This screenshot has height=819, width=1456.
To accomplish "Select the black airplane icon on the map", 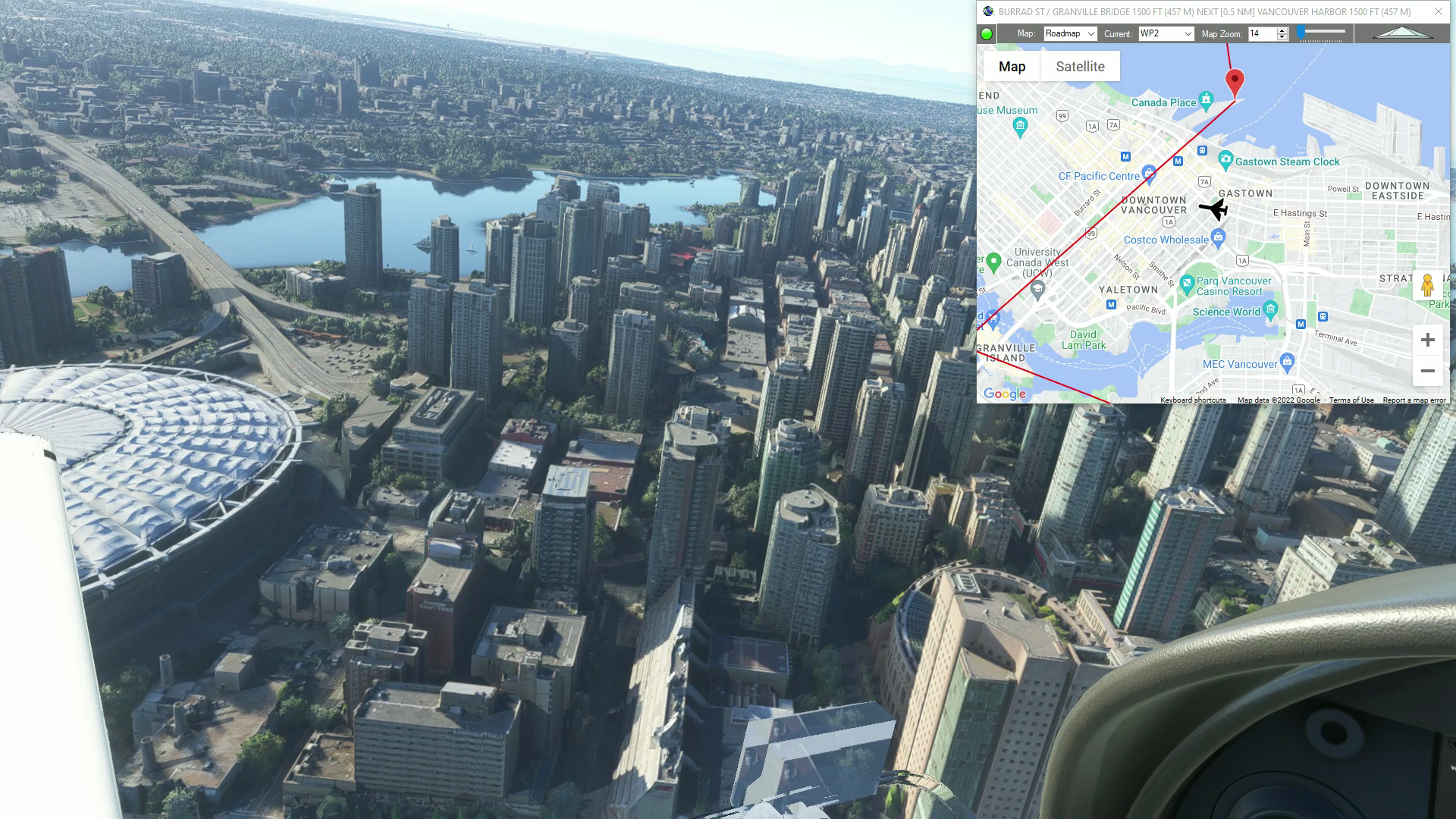I will [x=1214, y=210].
